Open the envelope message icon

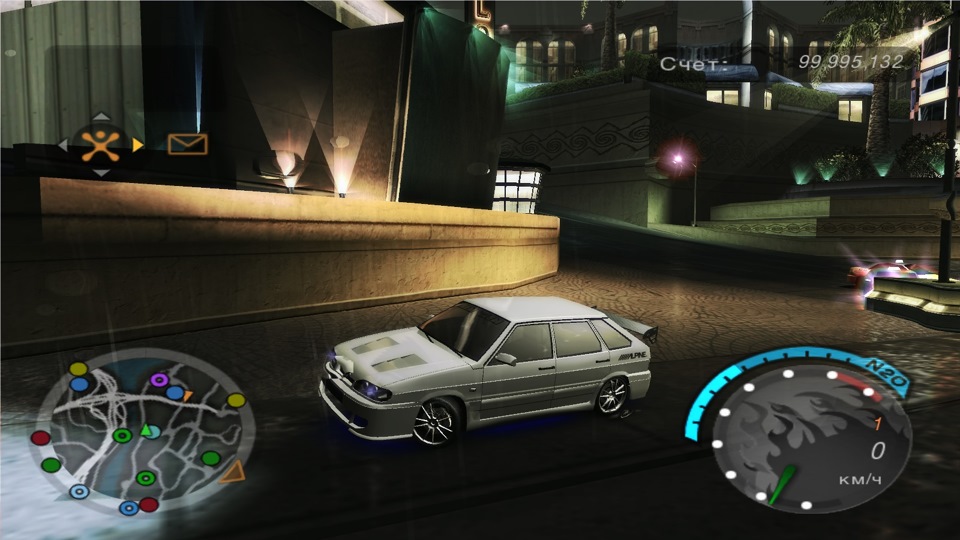click(x=187, y=144)
